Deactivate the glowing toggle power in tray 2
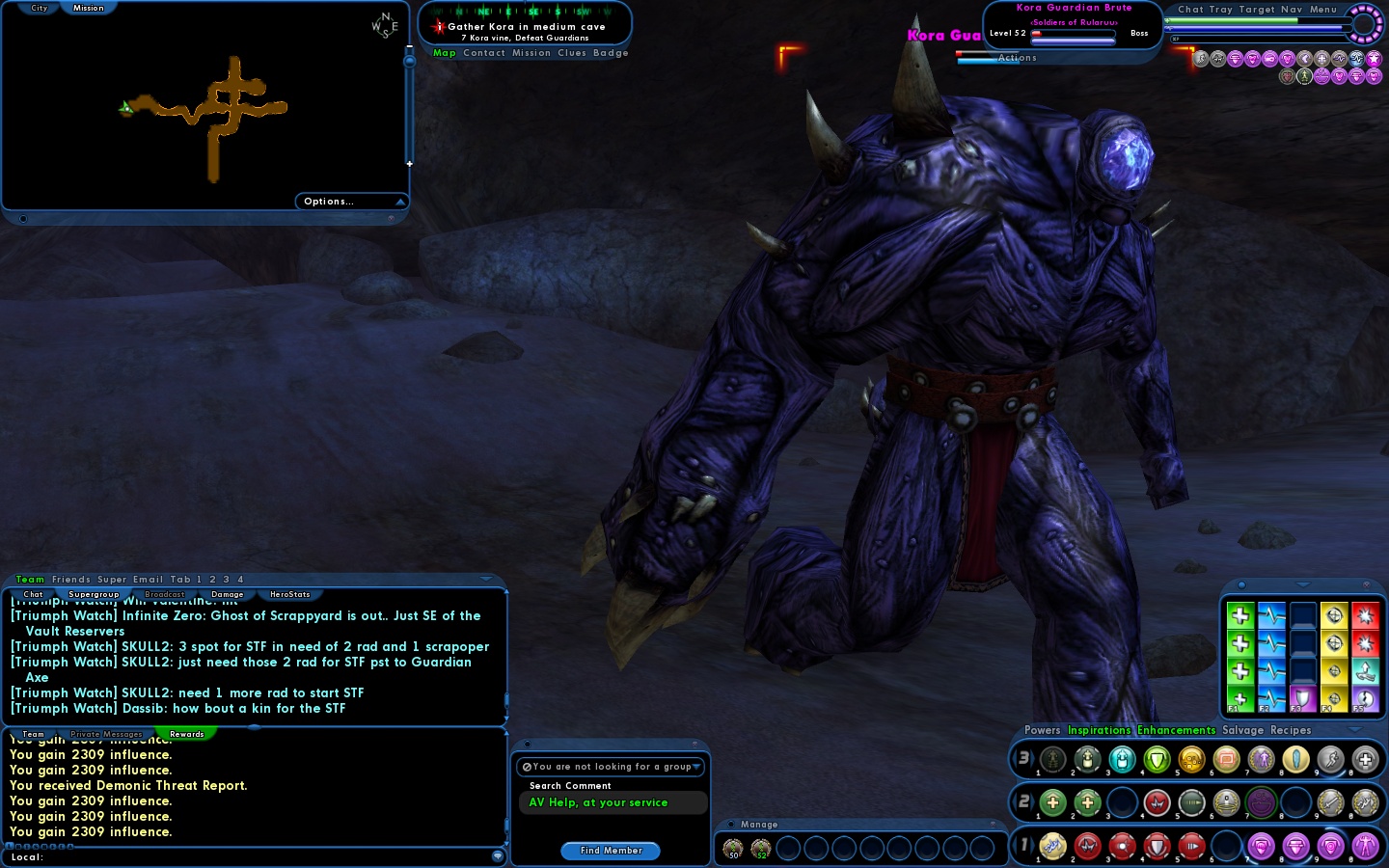The width and height of the screenshot is (1389, 868). click(x=1262, y=802)
